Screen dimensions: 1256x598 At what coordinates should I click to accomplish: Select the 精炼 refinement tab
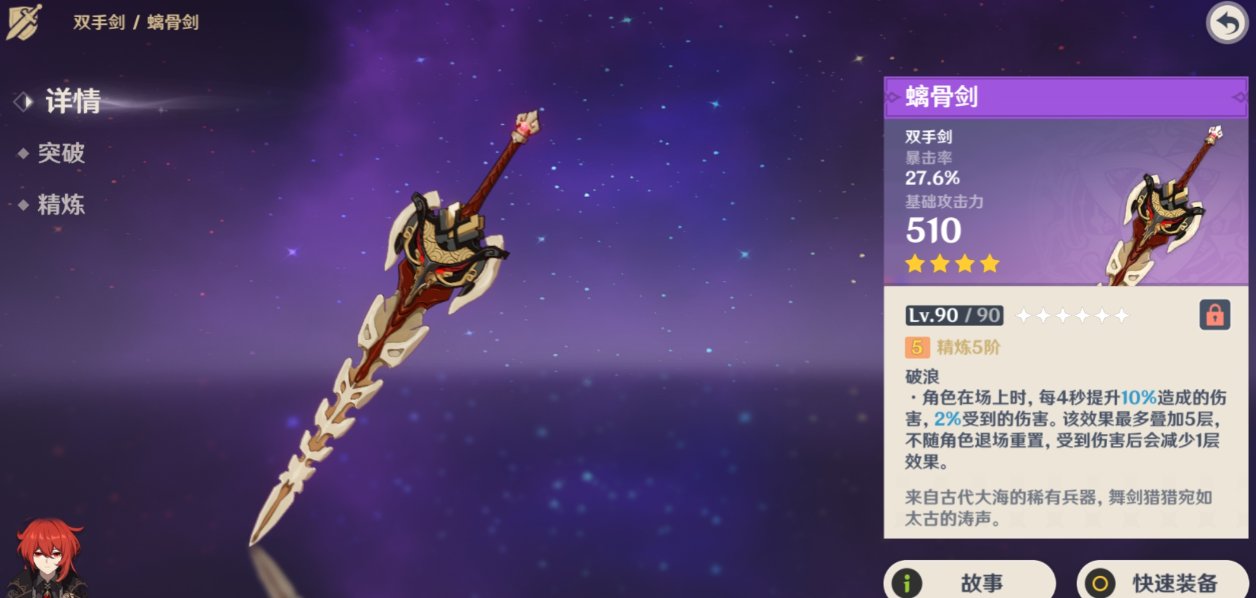[61, 205]
